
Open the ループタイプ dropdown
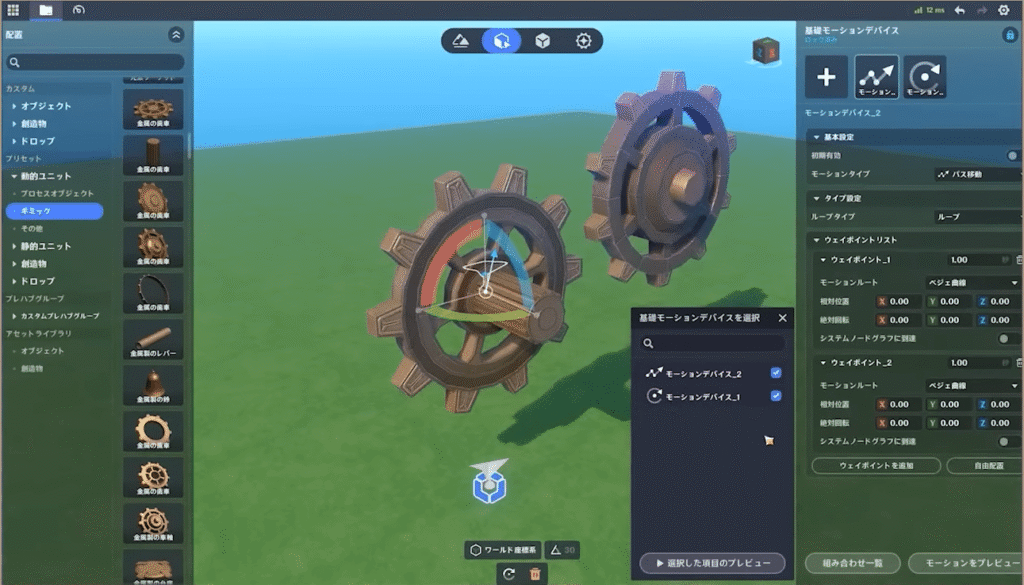(976, 216)
